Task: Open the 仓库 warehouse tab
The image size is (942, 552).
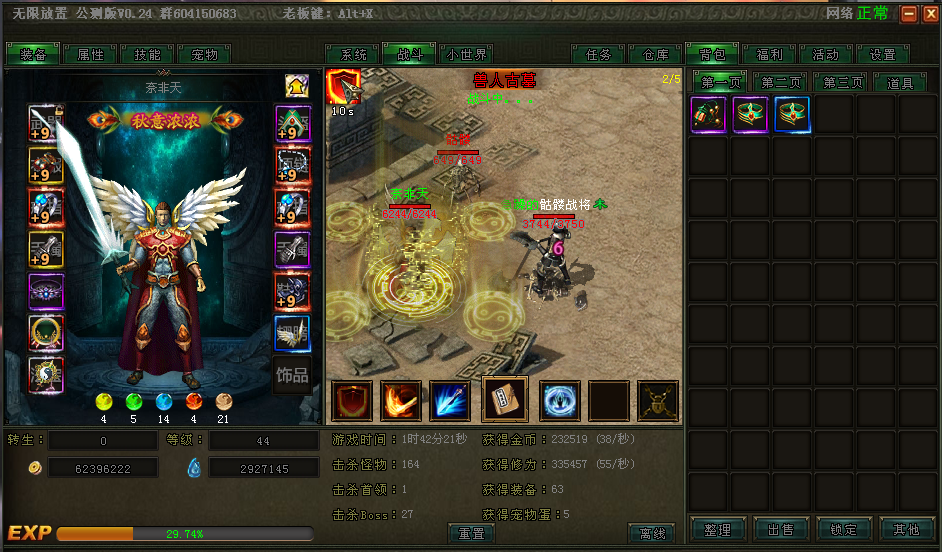Action: pos(655,55)
